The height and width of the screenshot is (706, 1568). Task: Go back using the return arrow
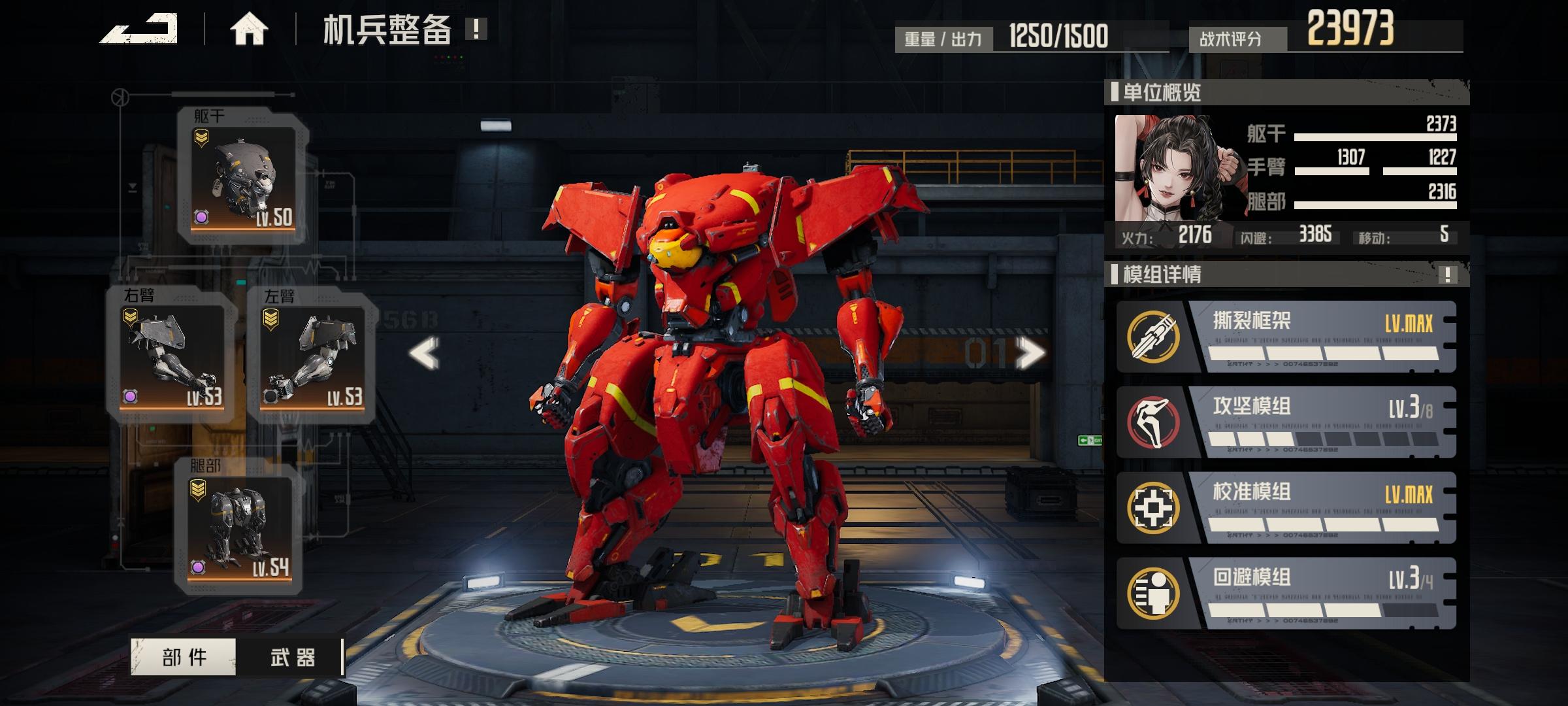tap(139, 30)
